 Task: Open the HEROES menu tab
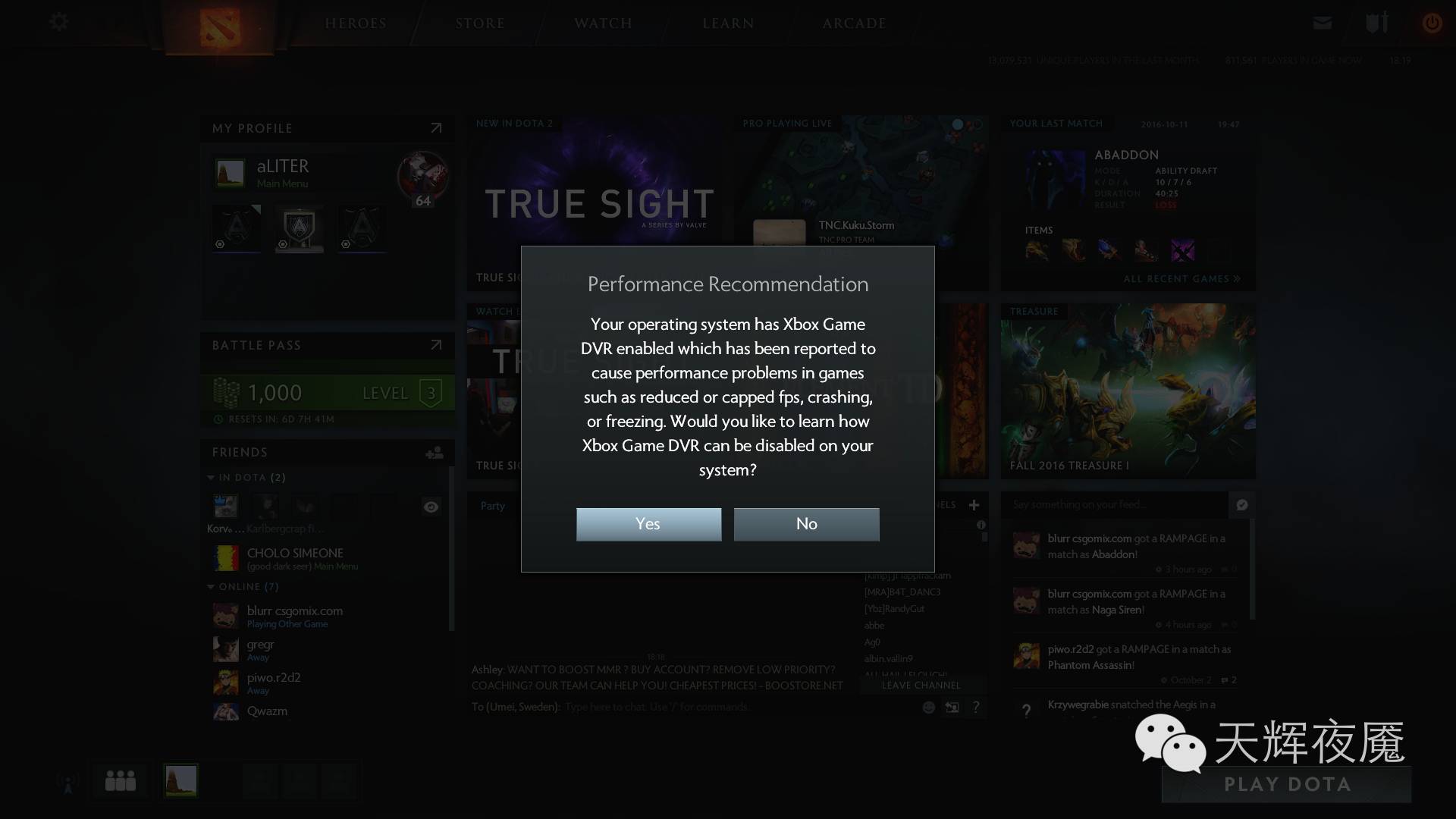(356, 23)
